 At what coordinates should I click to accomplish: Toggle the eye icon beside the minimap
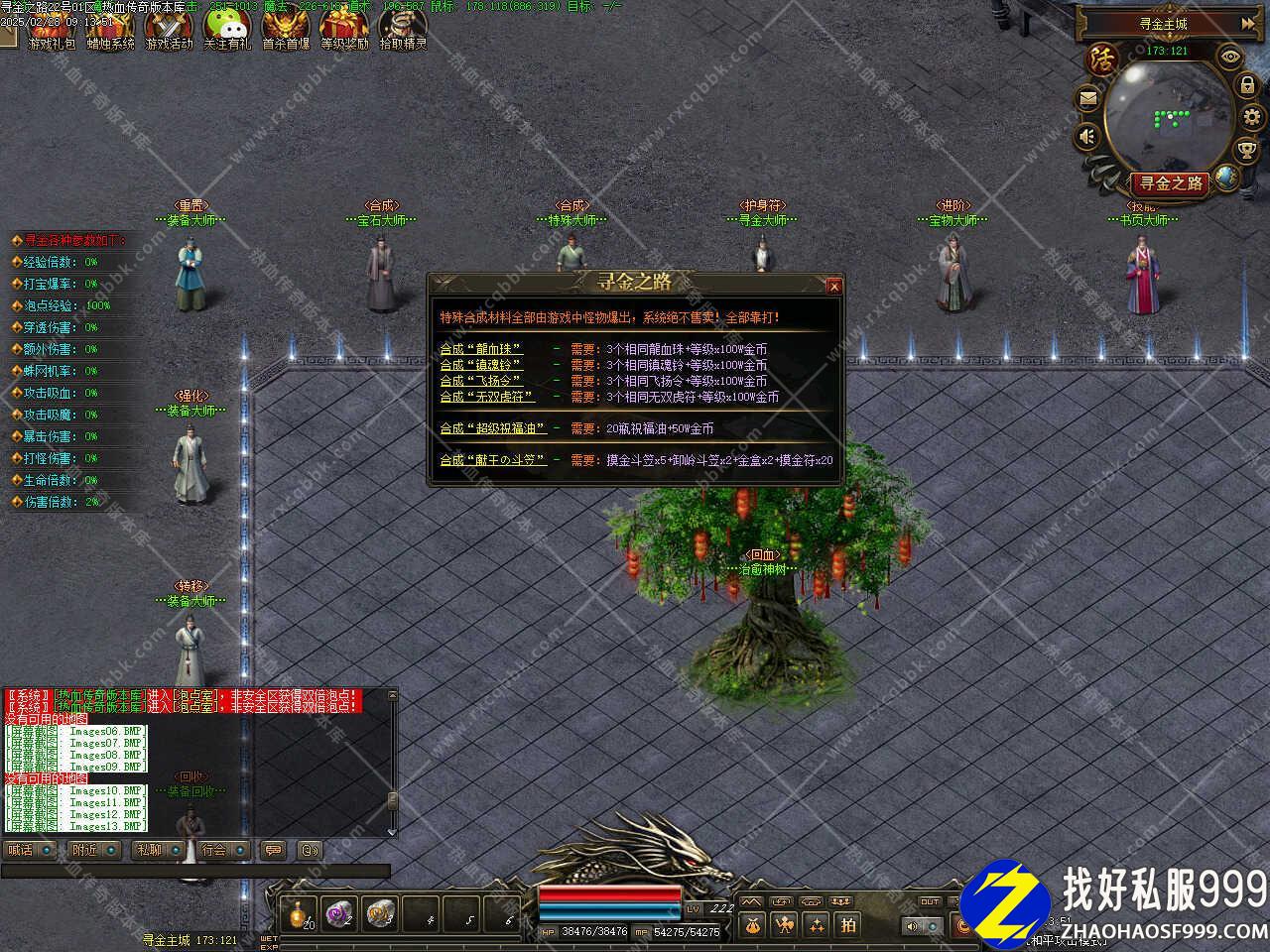coord(1230,57)
